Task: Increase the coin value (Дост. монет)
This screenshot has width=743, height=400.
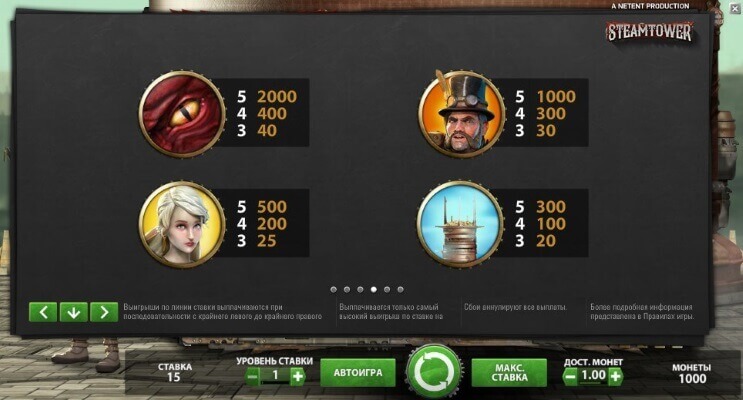Action: point(615,376)
